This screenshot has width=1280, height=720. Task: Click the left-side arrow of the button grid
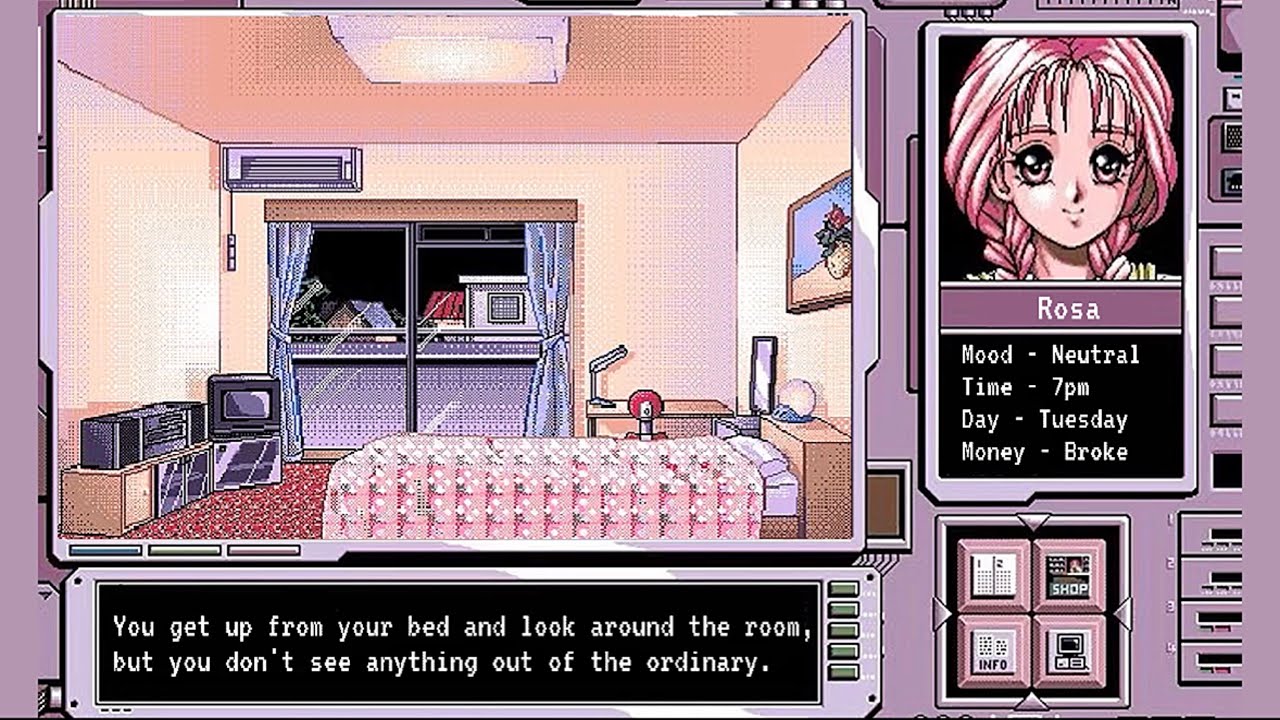942,613
